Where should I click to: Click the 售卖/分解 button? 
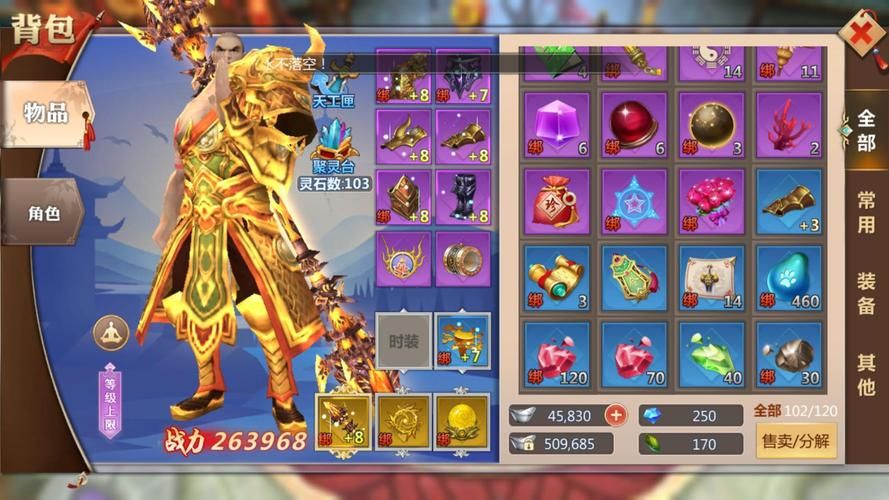tap(796, 440)
